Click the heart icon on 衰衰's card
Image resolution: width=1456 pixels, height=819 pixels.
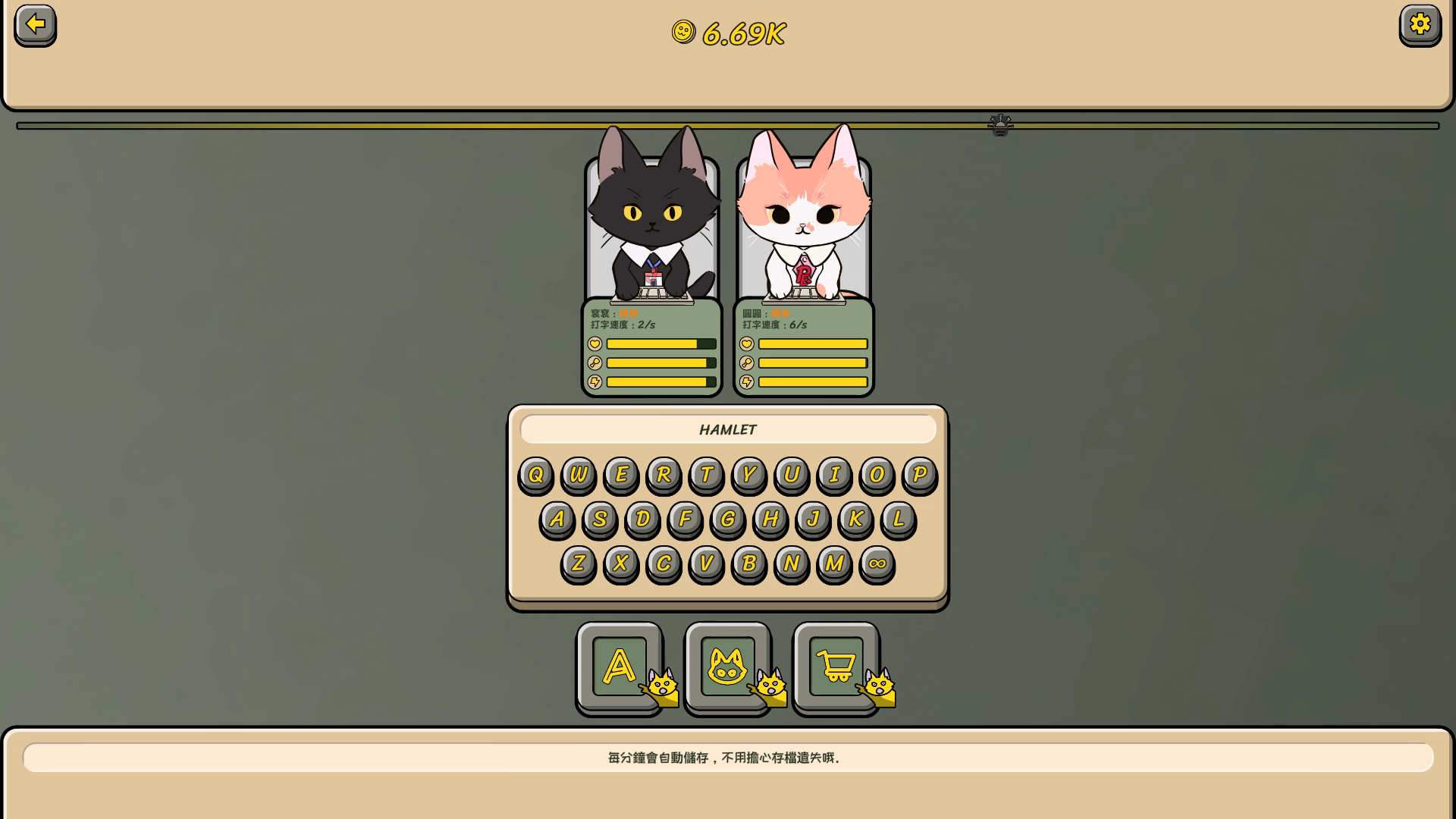pos(595,344)
